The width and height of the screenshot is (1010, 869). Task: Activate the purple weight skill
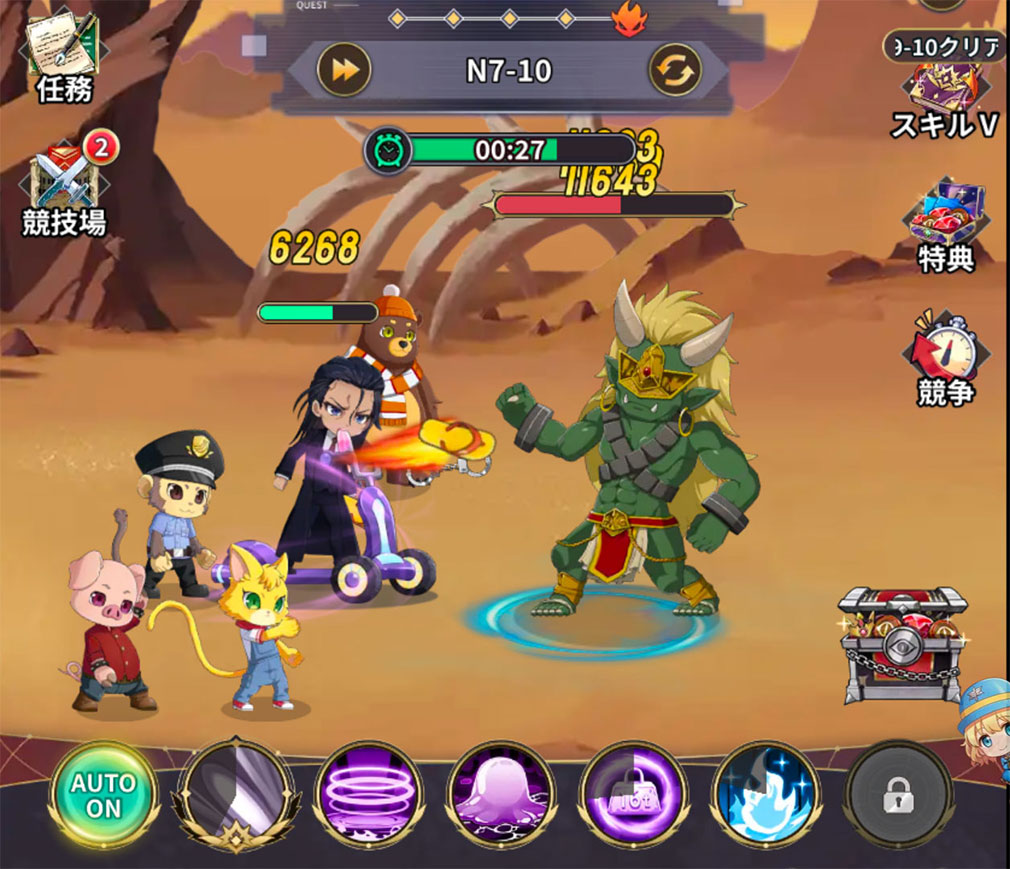[632, 796]
